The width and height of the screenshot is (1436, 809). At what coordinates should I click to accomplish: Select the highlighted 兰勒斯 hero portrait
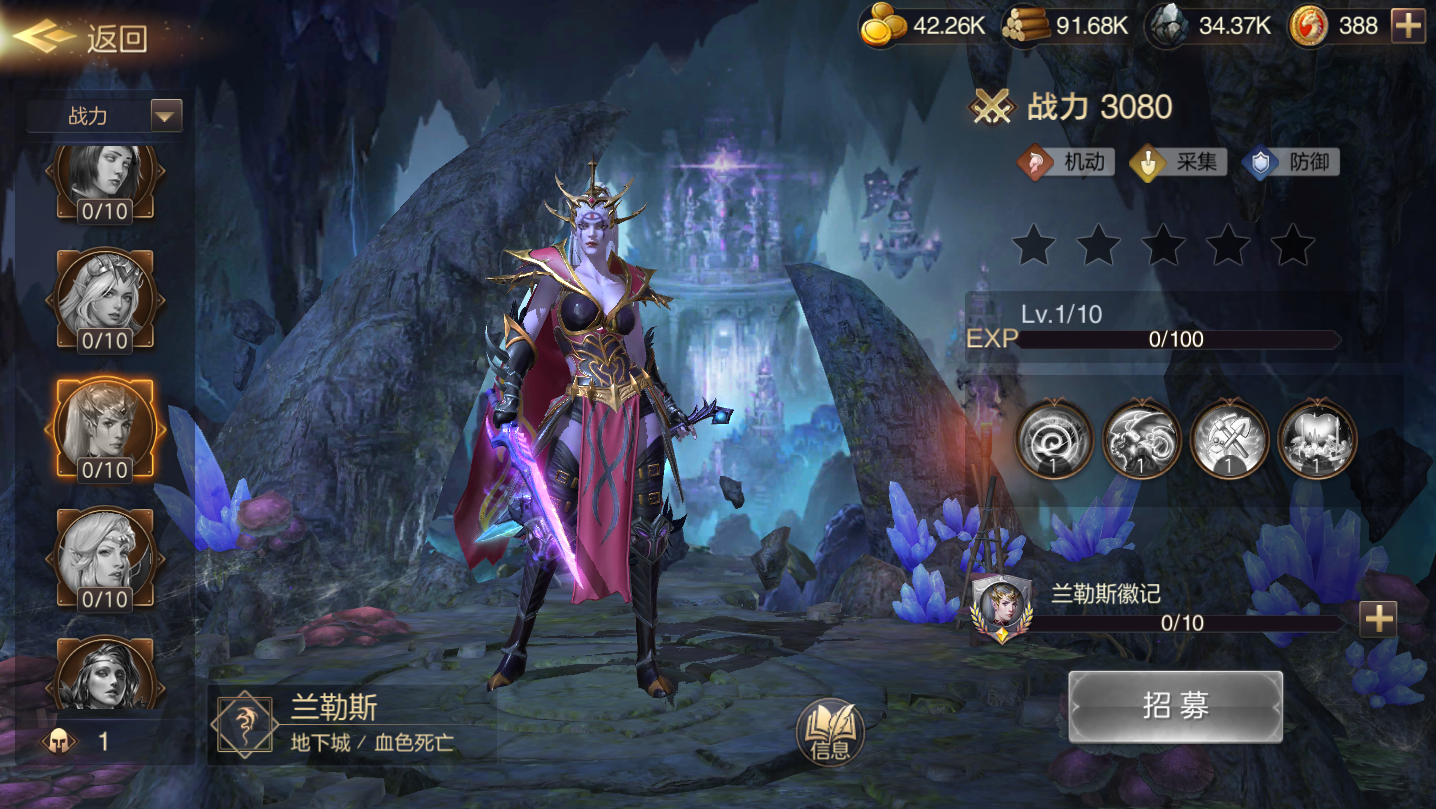[x=105, y=430]
